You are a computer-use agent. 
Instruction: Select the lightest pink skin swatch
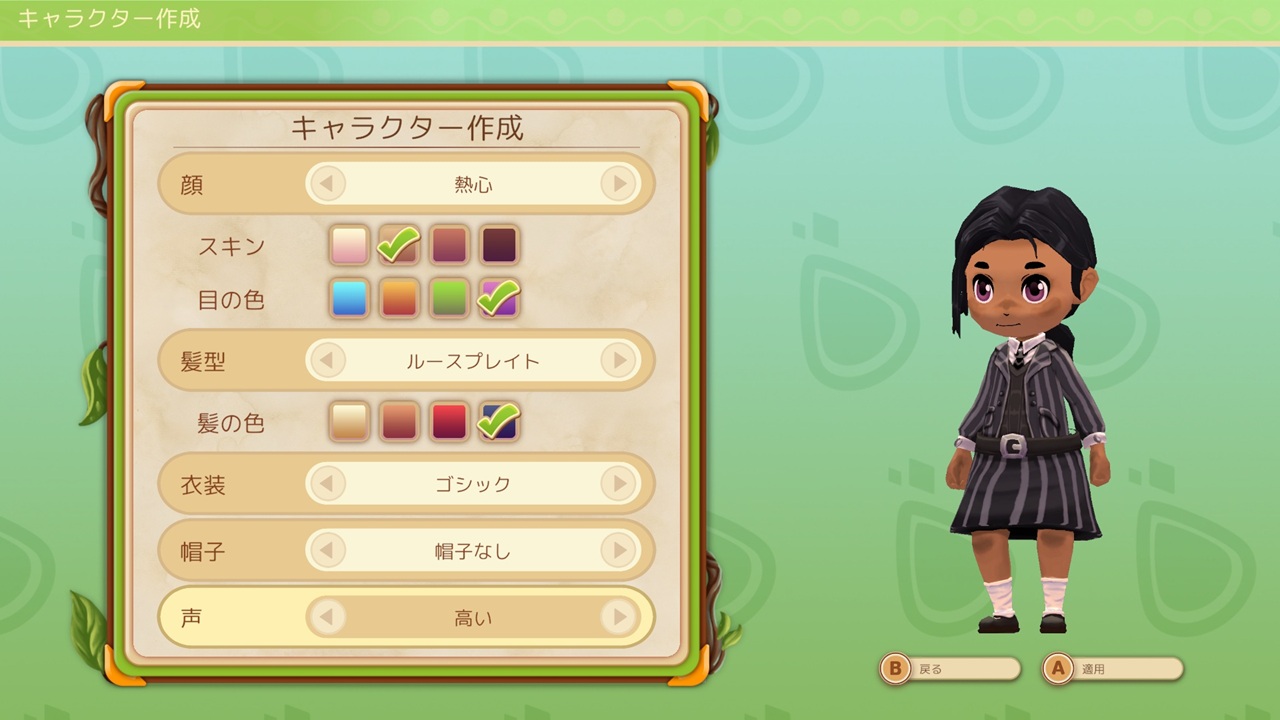[x=350, y=245]
